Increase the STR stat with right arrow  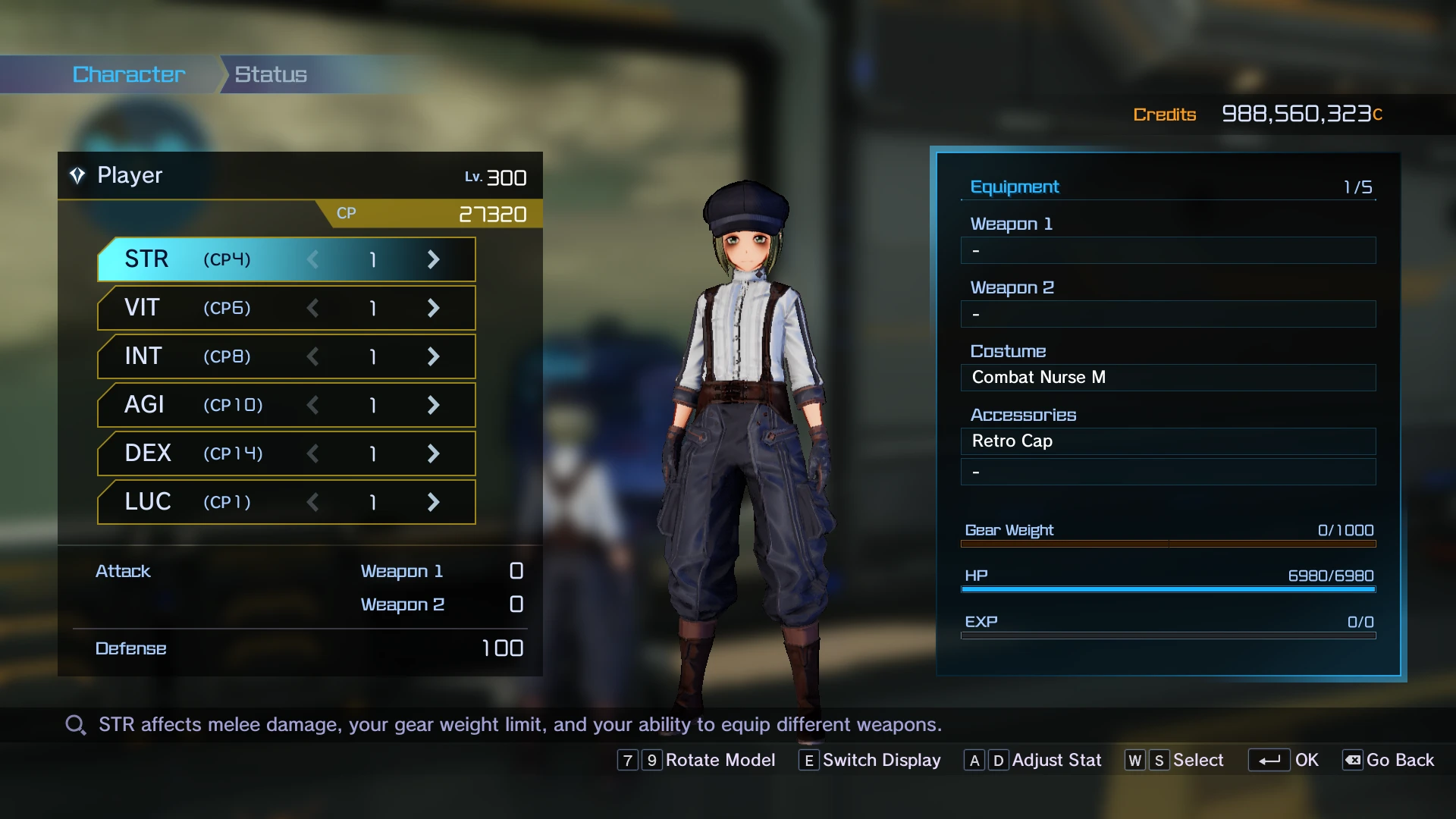433,259
